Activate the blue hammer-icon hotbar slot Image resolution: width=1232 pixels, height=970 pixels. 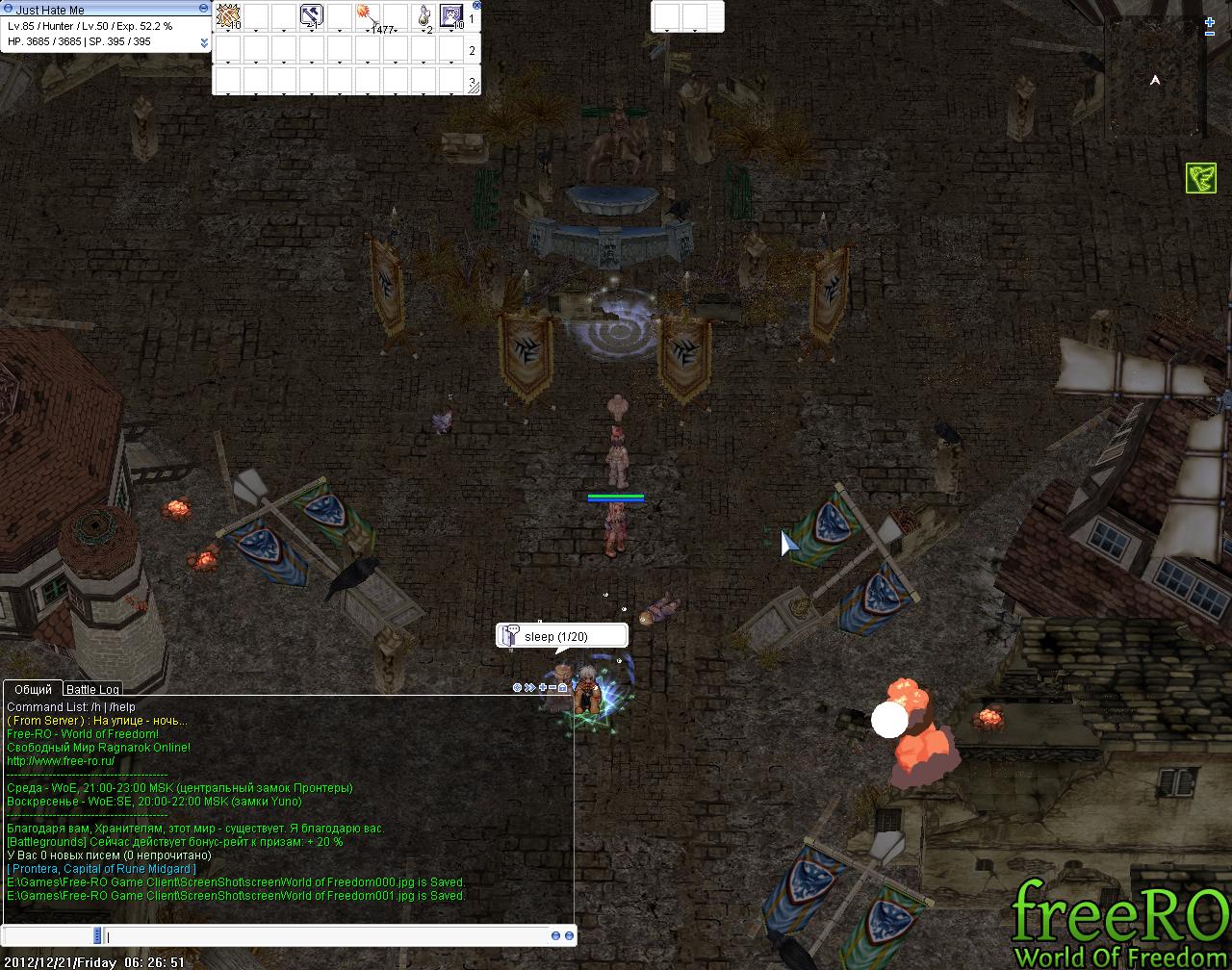click(x=311, y=16)
